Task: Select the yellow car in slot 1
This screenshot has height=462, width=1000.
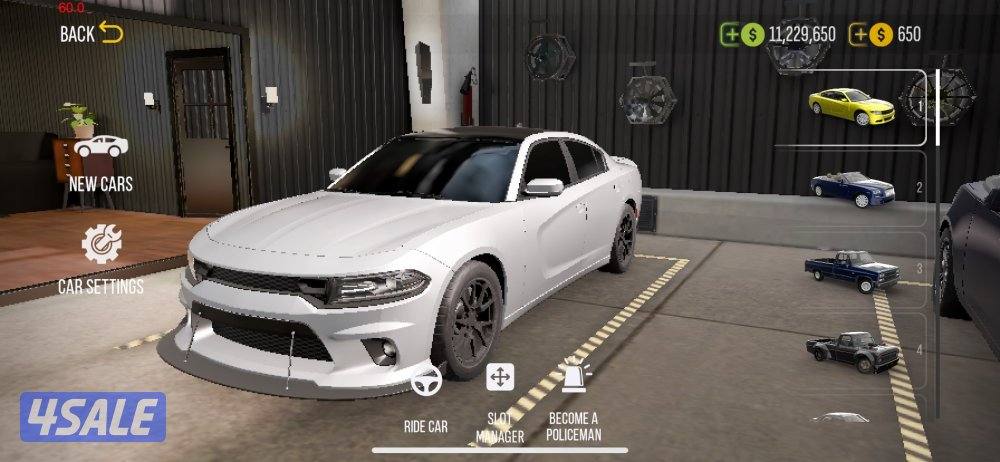Action: pyautogui.click(x=851, y=107)
